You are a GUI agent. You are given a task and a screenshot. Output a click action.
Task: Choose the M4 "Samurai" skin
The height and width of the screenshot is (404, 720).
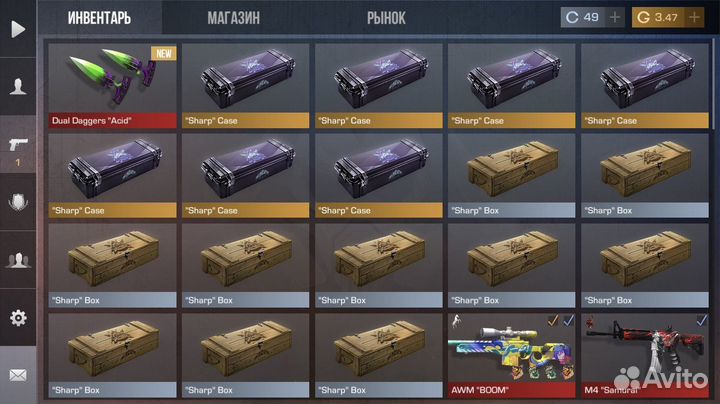644,355
